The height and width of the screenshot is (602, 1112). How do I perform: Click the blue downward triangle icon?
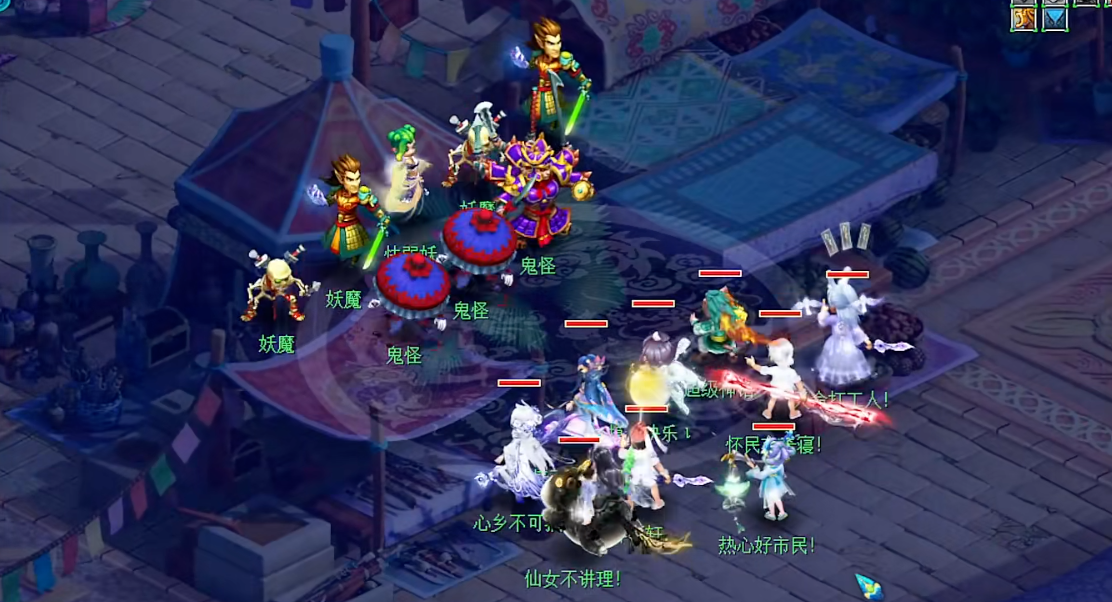(x=1055, y=20)
